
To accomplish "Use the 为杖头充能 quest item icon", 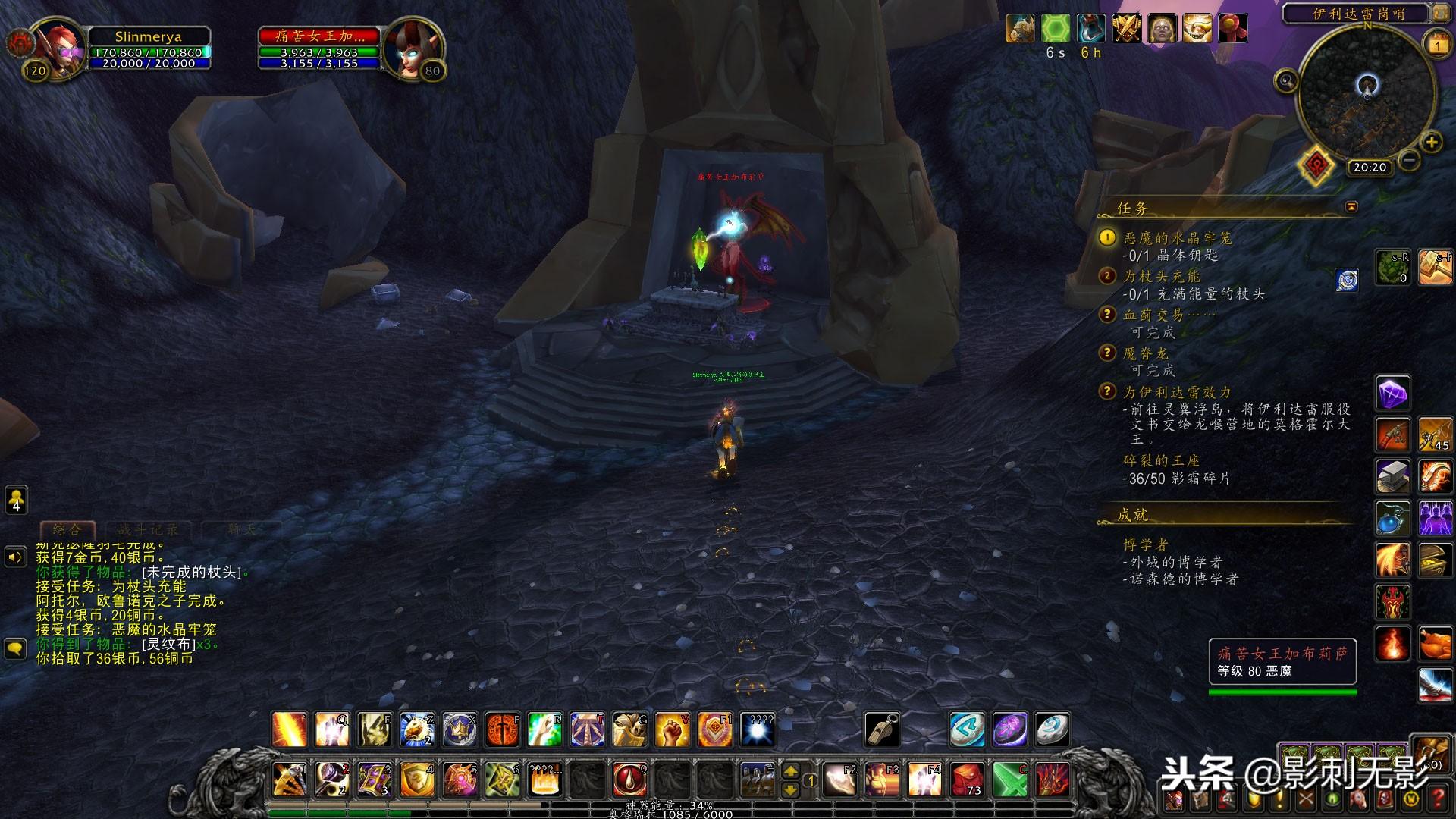I will click(x=1347, y=280).
